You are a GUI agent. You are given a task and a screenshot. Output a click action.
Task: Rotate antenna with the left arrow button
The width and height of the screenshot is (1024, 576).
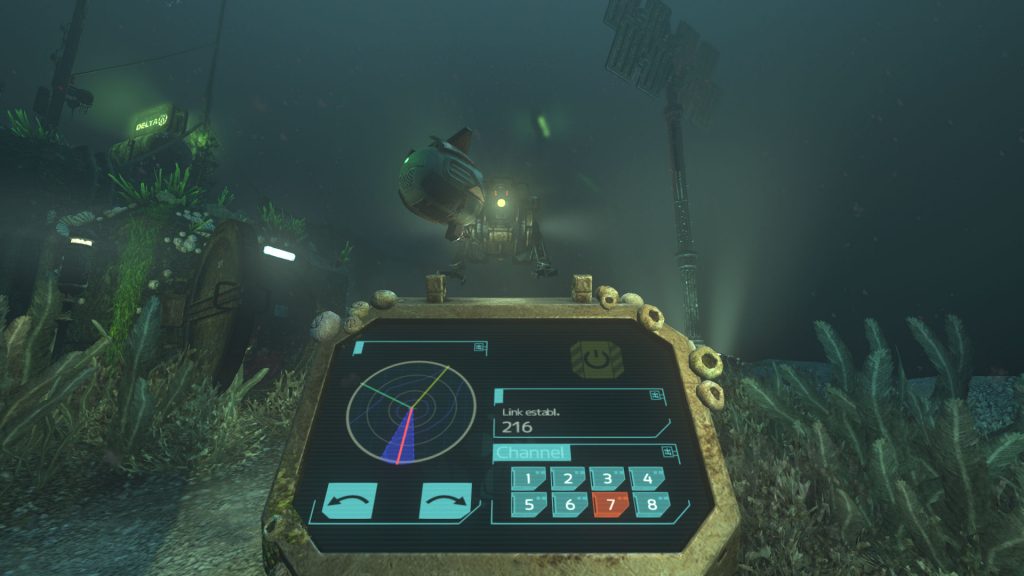click(349, 500)
